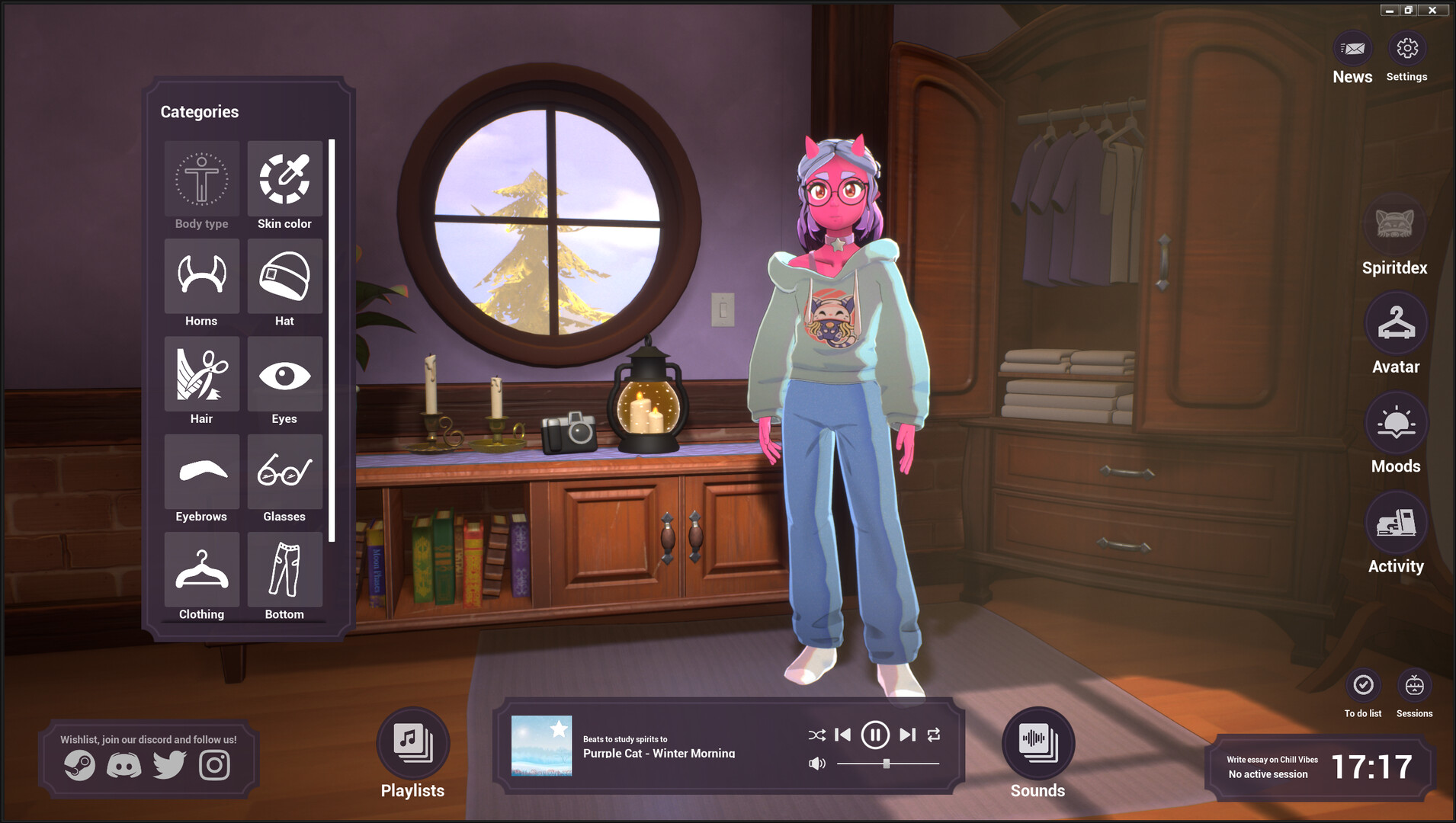Open the To do list
1456x823 pixels.
click(x=1363, y=686)
